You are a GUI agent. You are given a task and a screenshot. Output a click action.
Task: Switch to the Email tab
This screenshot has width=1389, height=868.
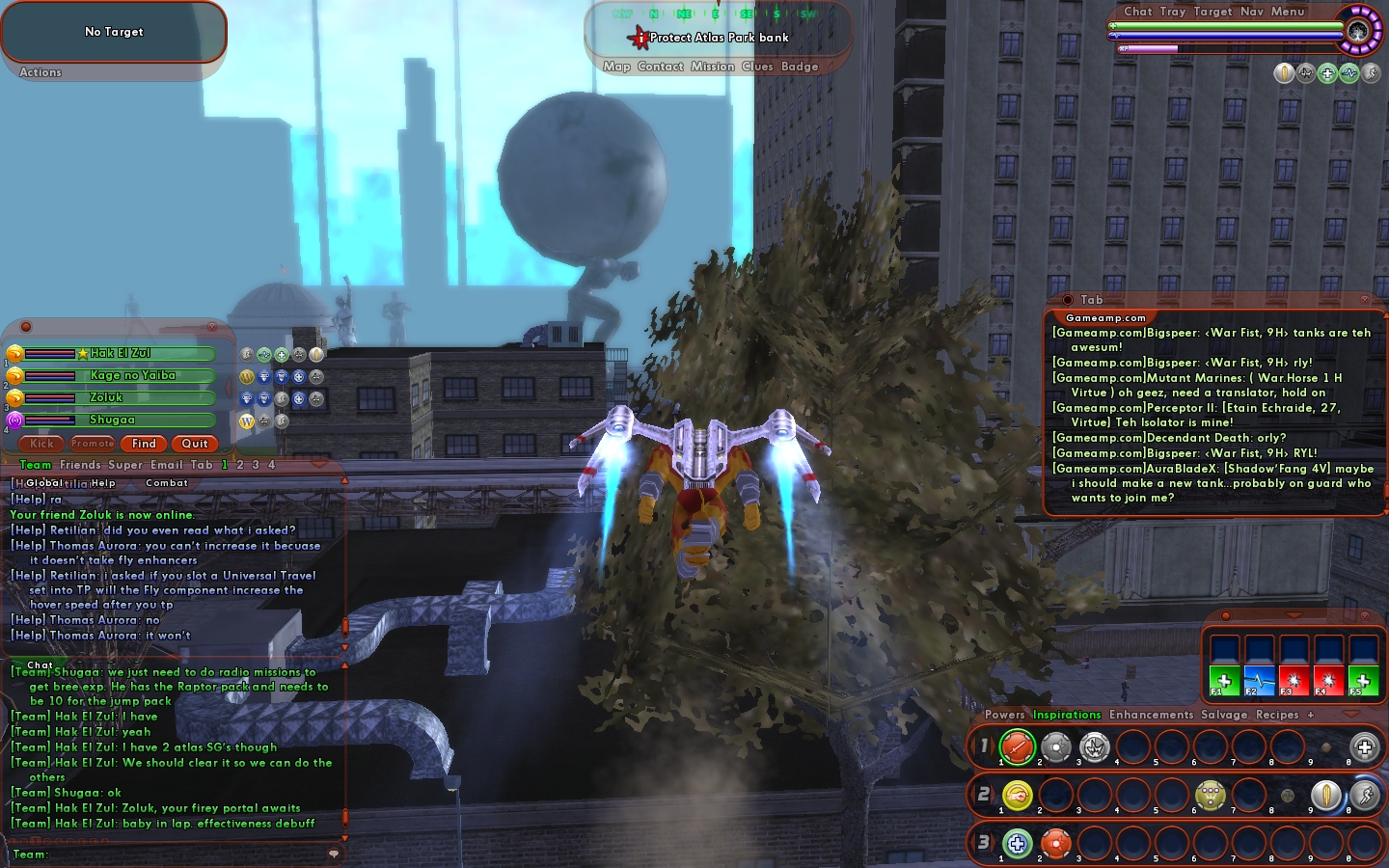pyautogui.click(x=167, y=465)
